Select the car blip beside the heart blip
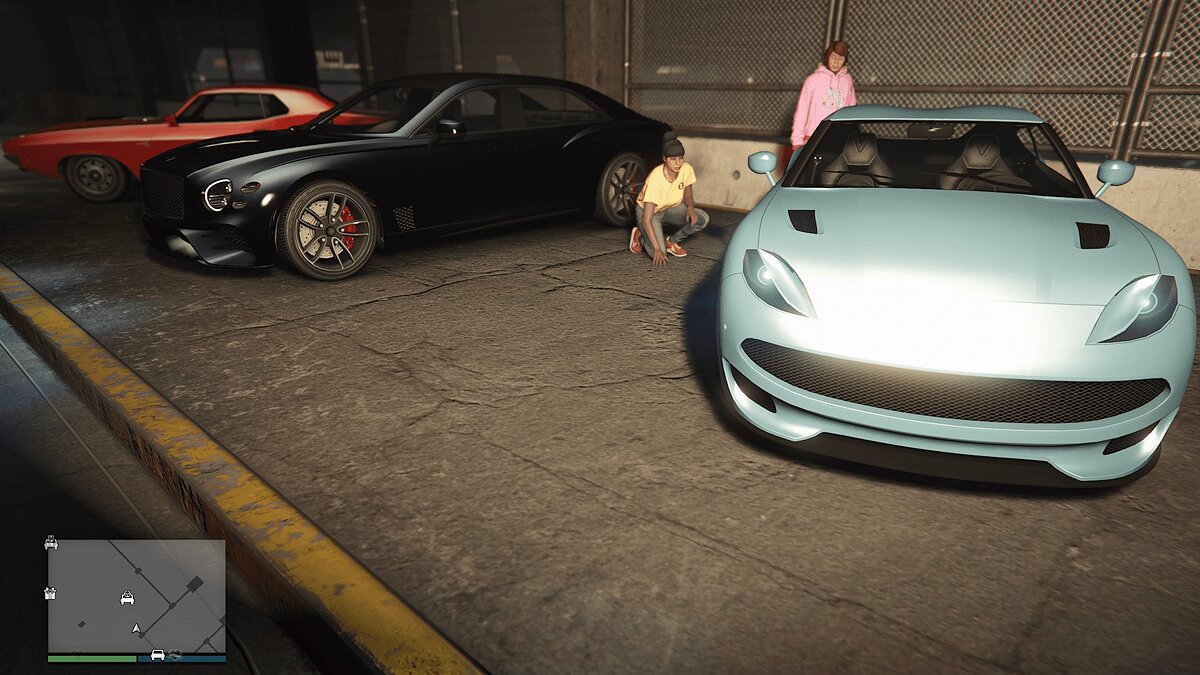Image resolution: width=1200 pixels, height=675 pixels. (x=157, y=655)
